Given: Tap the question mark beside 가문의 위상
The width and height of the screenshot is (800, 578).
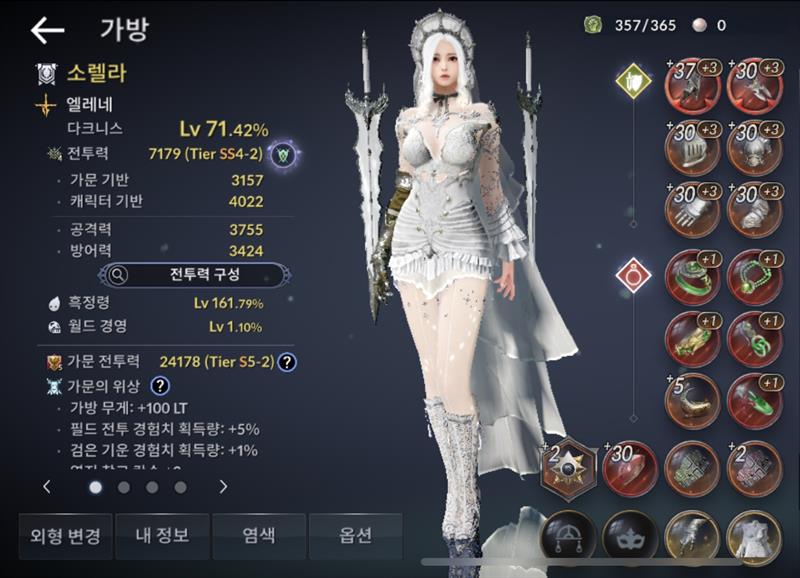Looking at the screenshot, I should click(x=159, y=385).
